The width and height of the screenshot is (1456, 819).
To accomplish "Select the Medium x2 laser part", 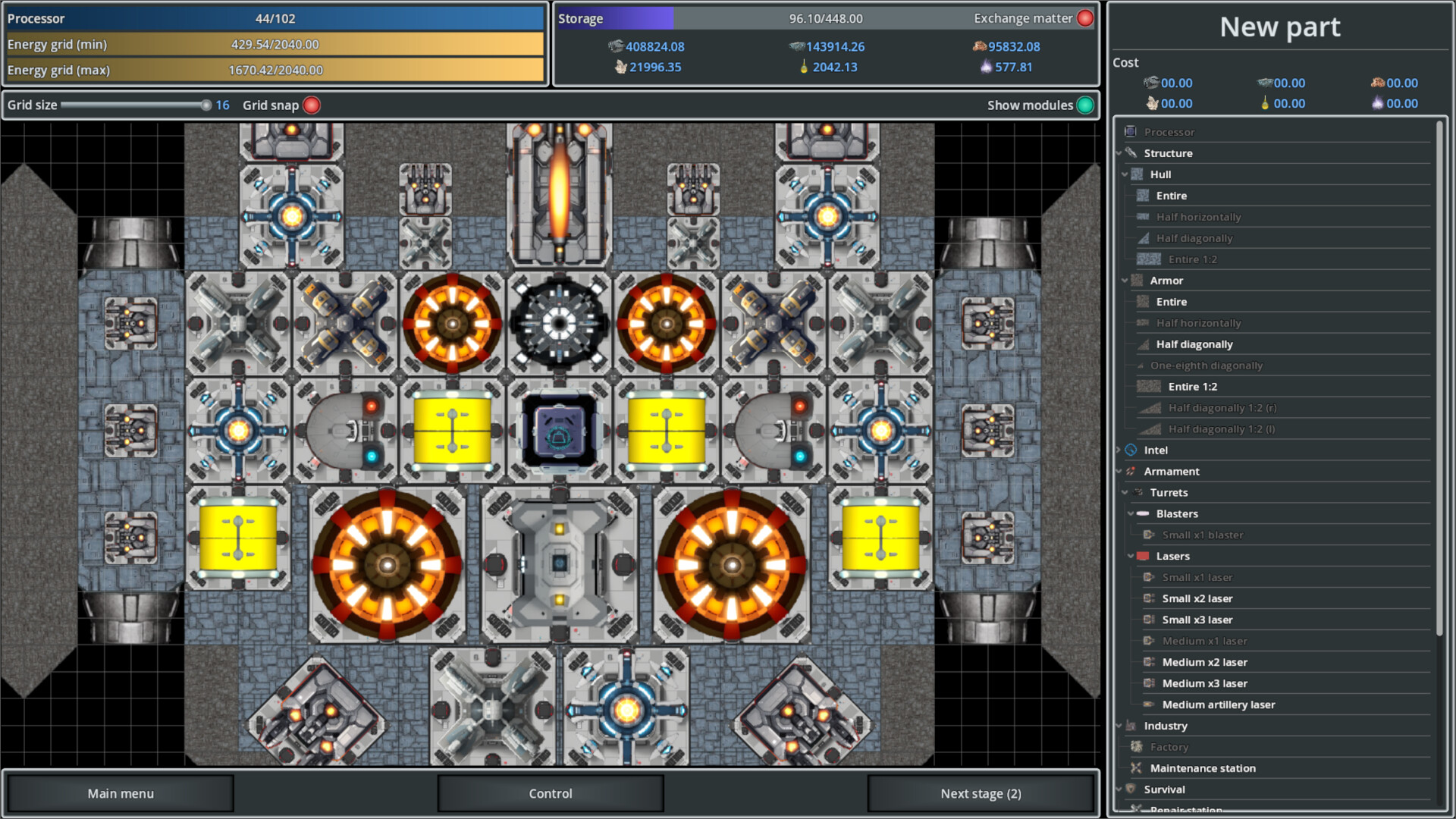I will point(1204,662).
